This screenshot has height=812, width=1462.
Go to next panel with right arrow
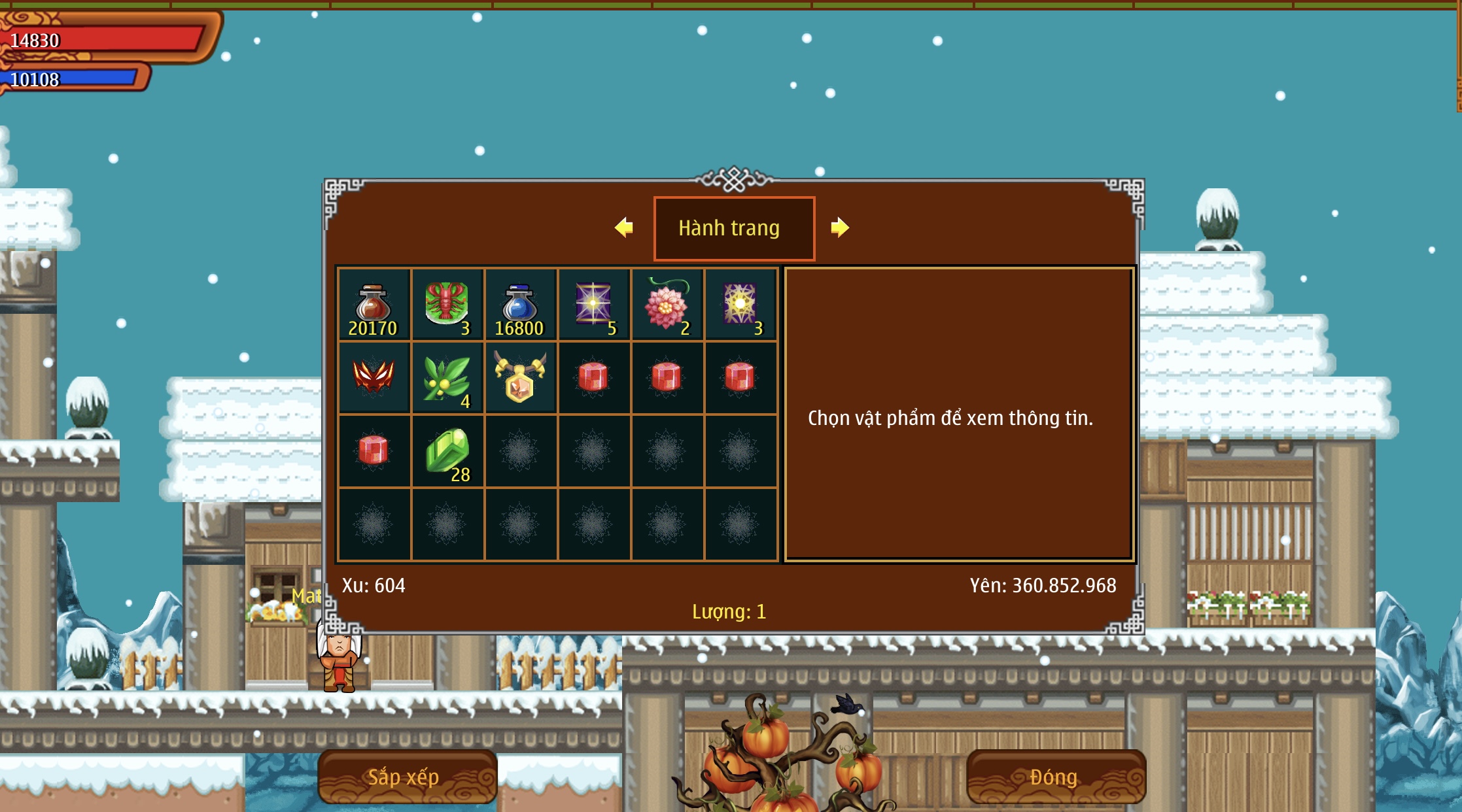(x=840, y=228)
